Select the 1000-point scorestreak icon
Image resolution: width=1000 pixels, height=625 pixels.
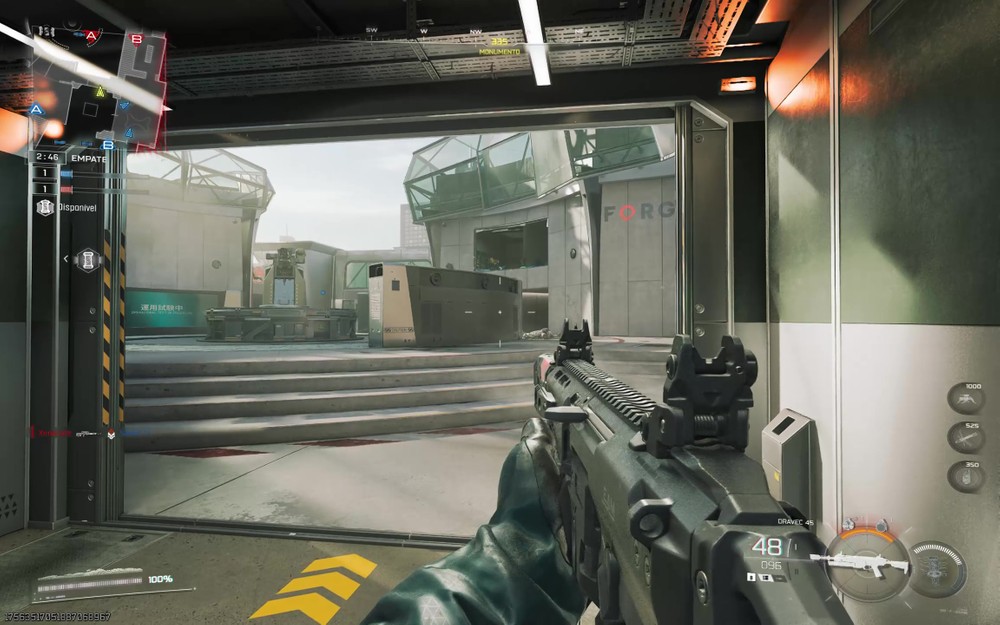click(x=966, y=399)
